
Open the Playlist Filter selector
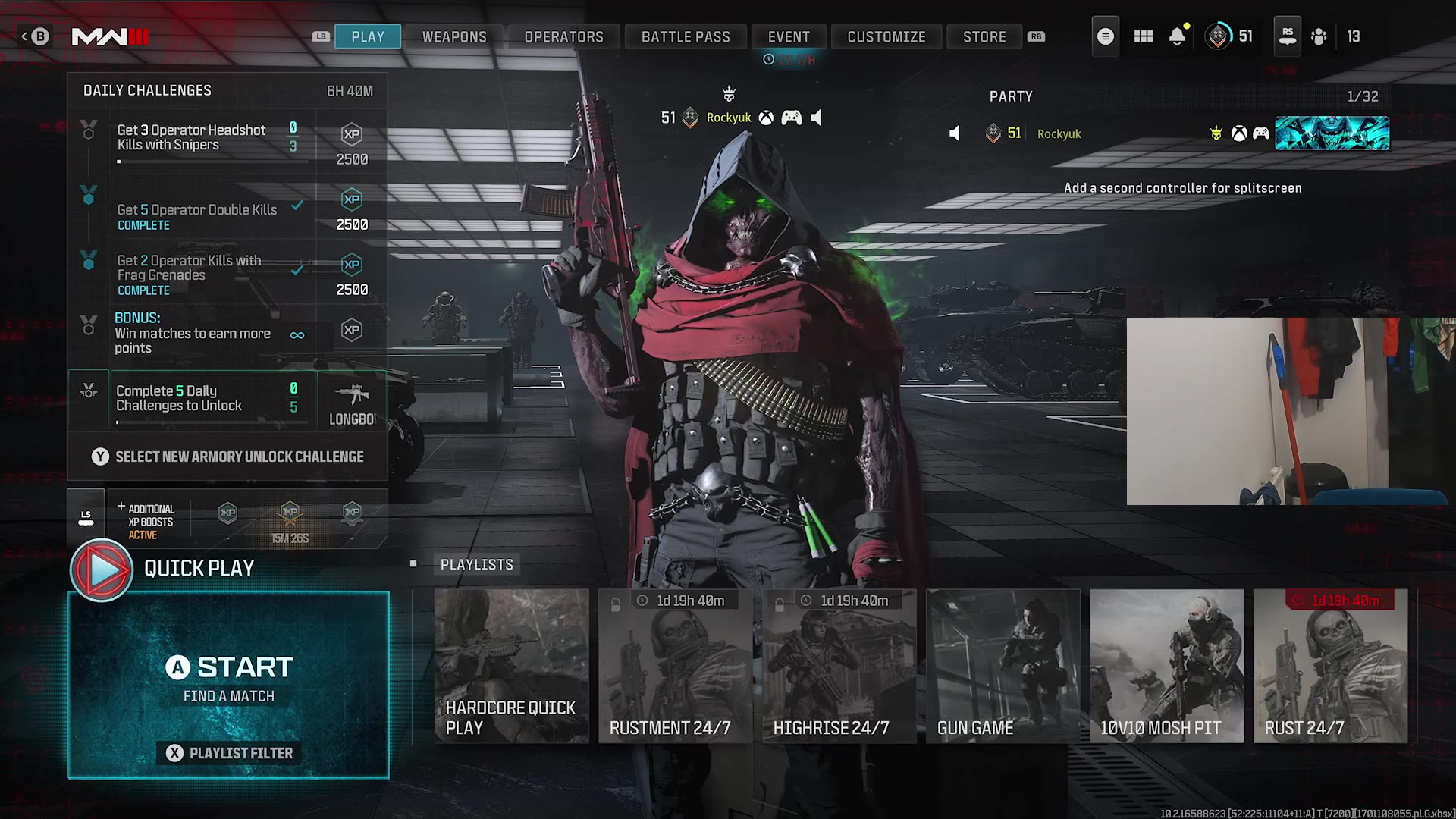pos(227,753)
